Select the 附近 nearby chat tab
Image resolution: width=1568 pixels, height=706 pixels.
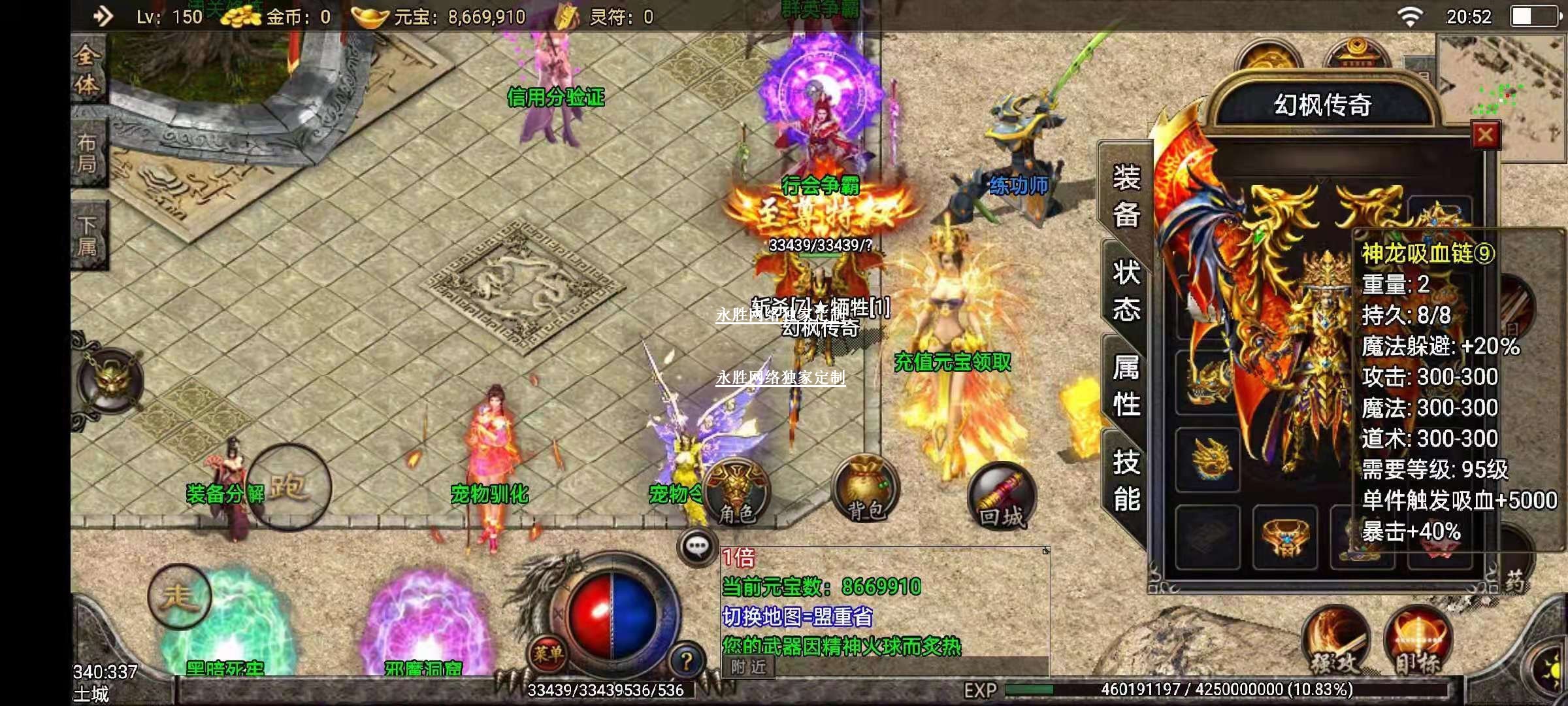tap(749, 667)
